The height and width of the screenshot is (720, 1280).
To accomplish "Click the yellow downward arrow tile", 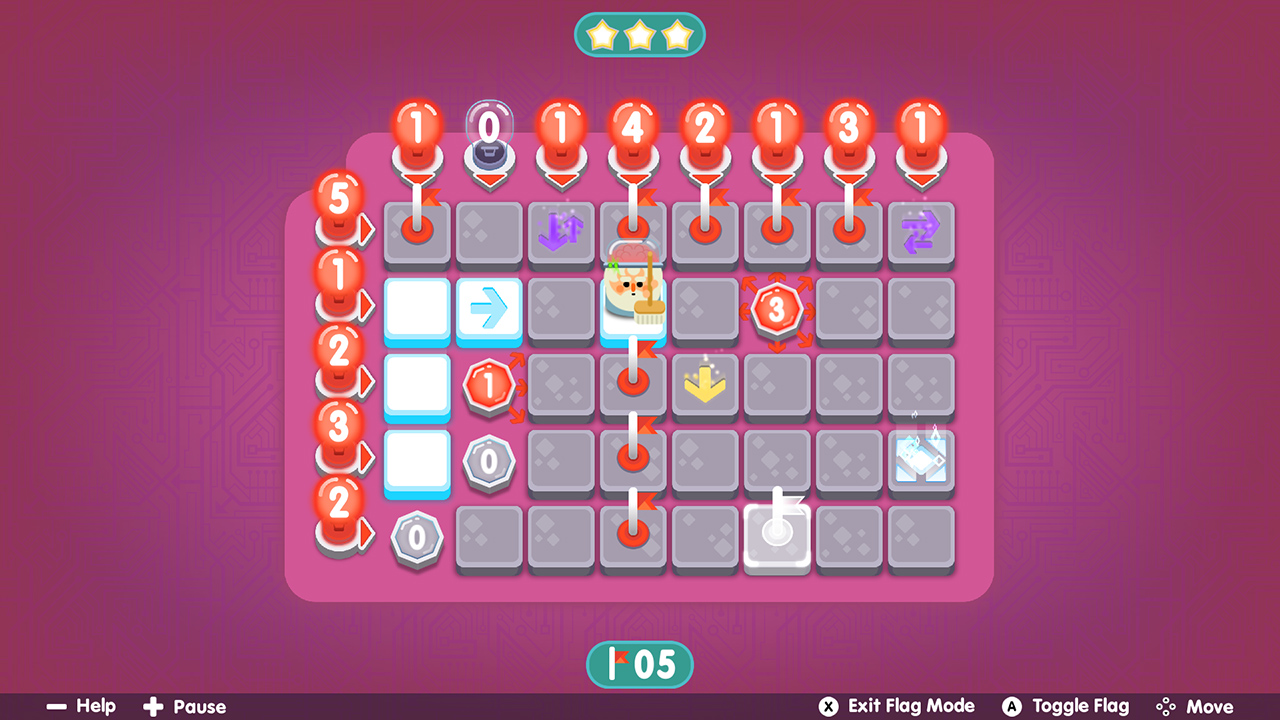I will click(x=705, y=383).
